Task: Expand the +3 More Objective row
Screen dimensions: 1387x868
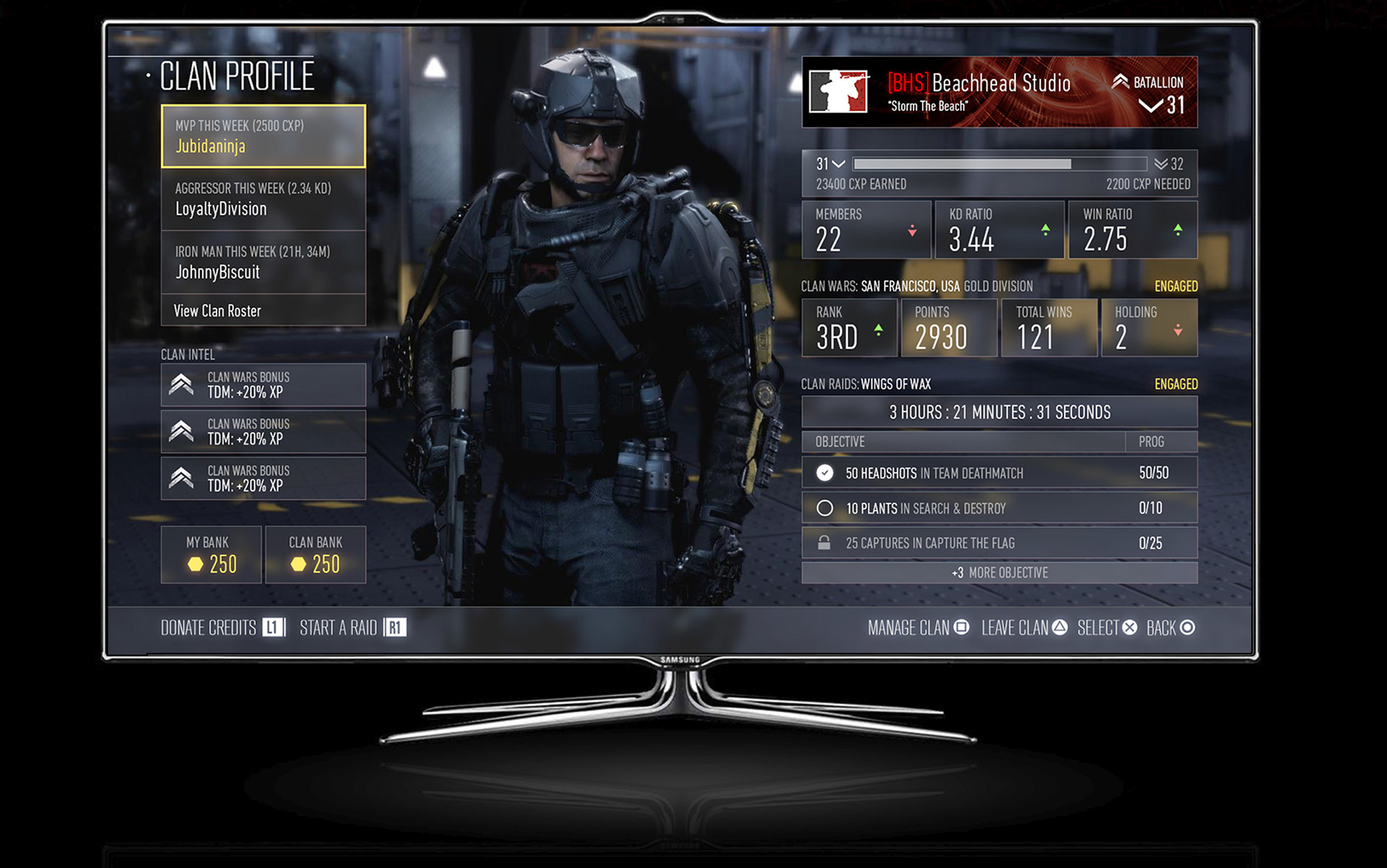Action: click(999, 573)
